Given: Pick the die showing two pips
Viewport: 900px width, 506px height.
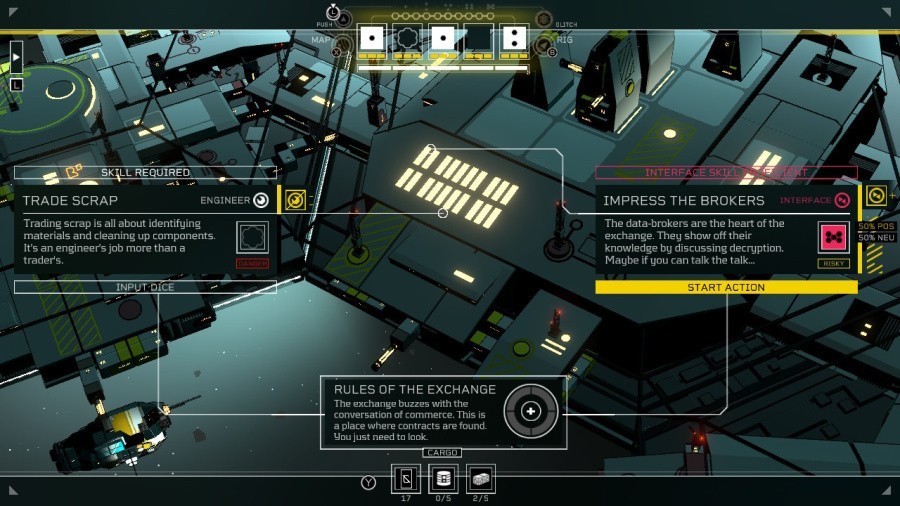Looking at the screenshot, I should click(x=513, y=39).
